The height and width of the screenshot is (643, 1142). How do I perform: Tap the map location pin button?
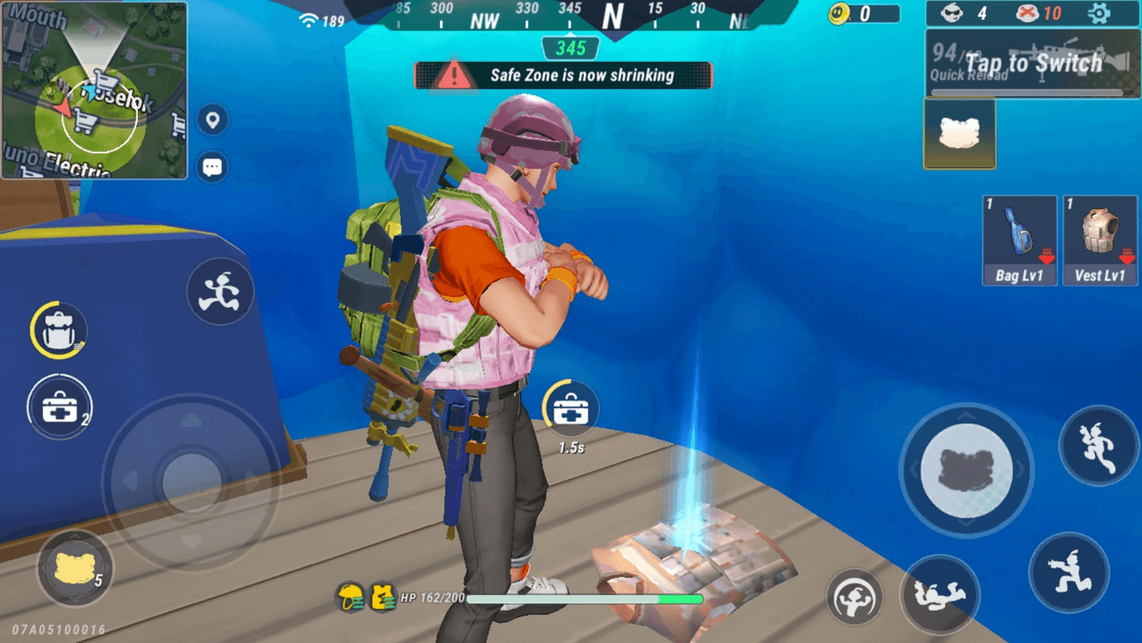click(x=212, y=121)
